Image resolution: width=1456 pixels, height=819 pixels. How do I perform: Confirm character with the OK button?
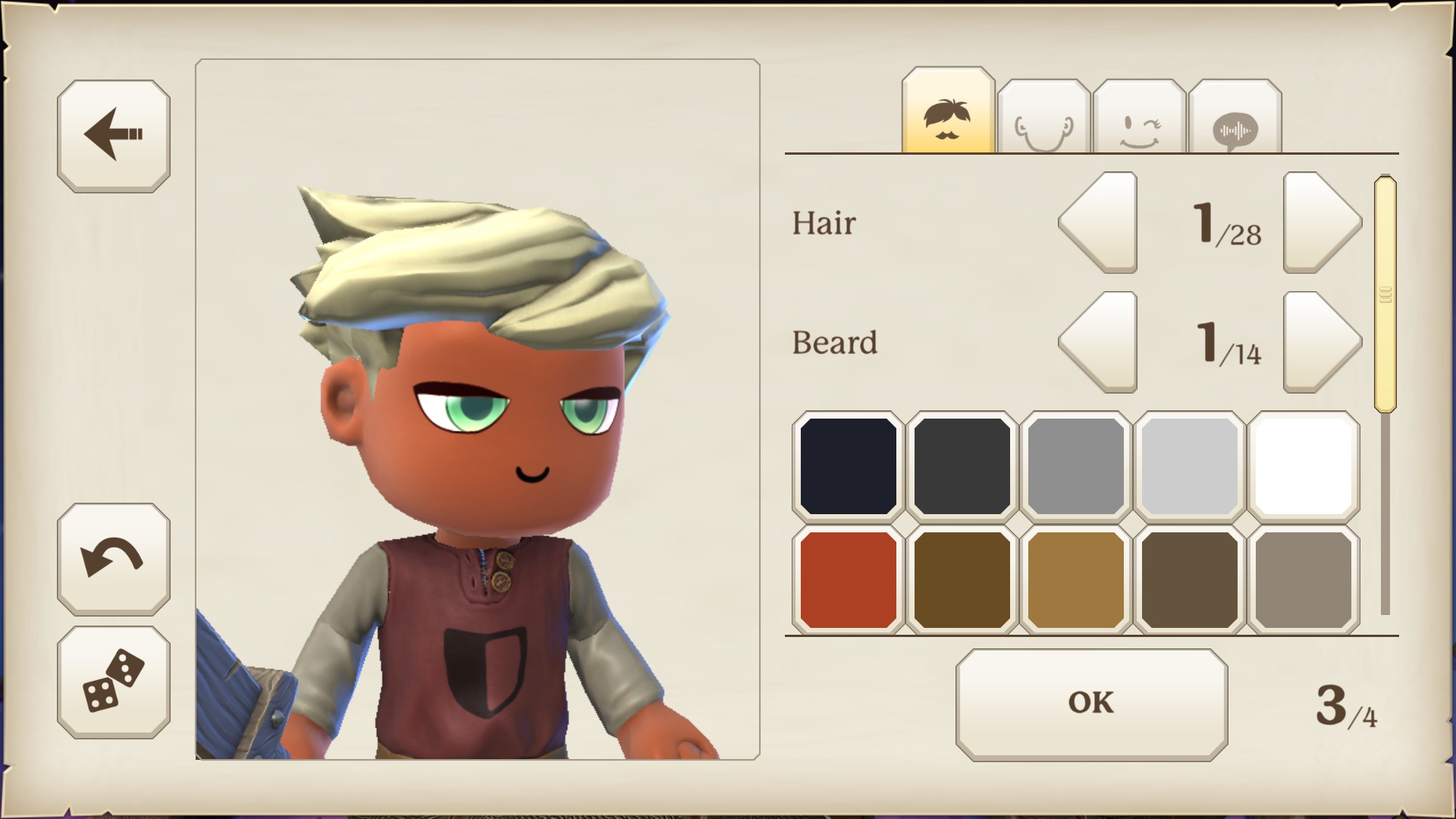click(1091, 703)
